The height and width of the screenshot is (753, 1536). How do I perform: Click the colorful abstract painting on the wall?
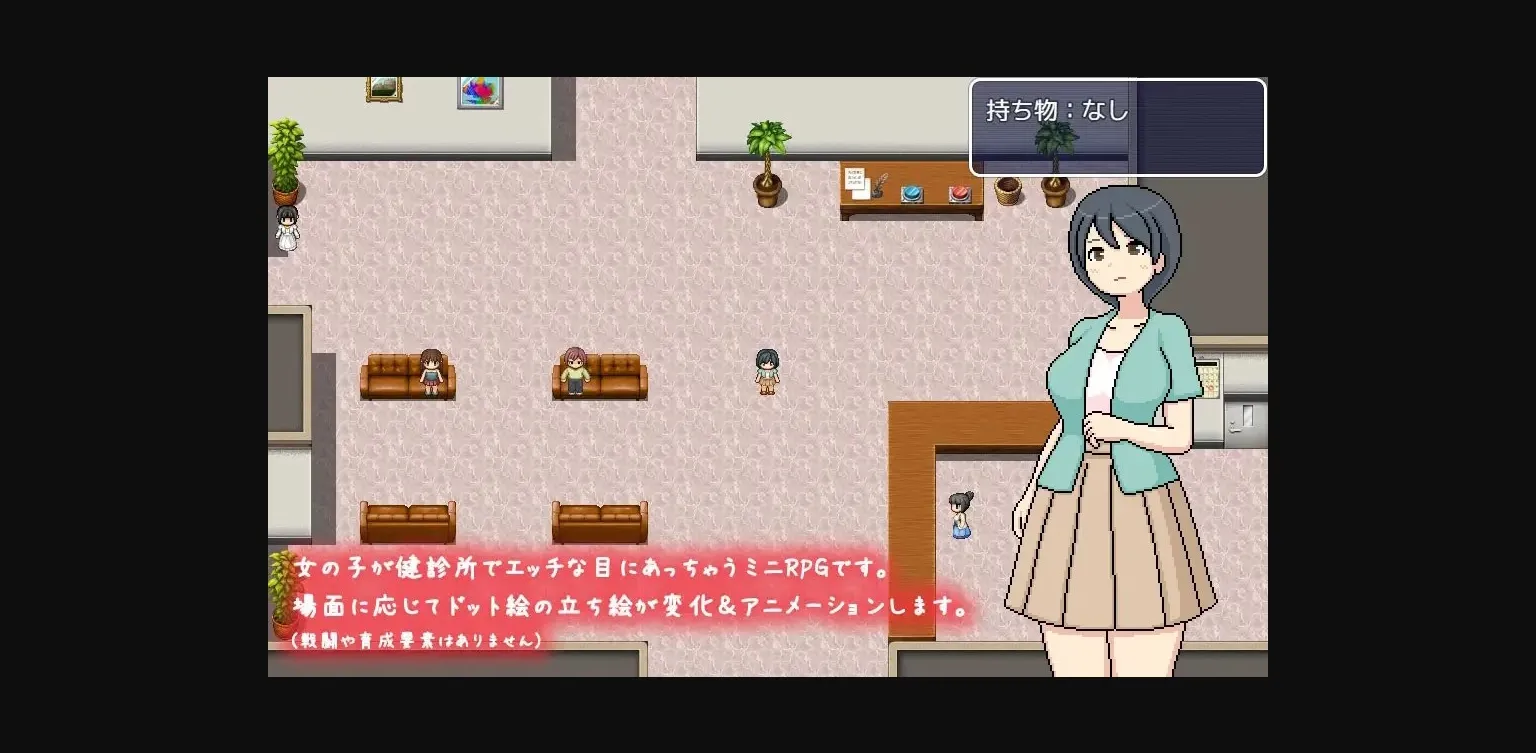click(478, 93)
